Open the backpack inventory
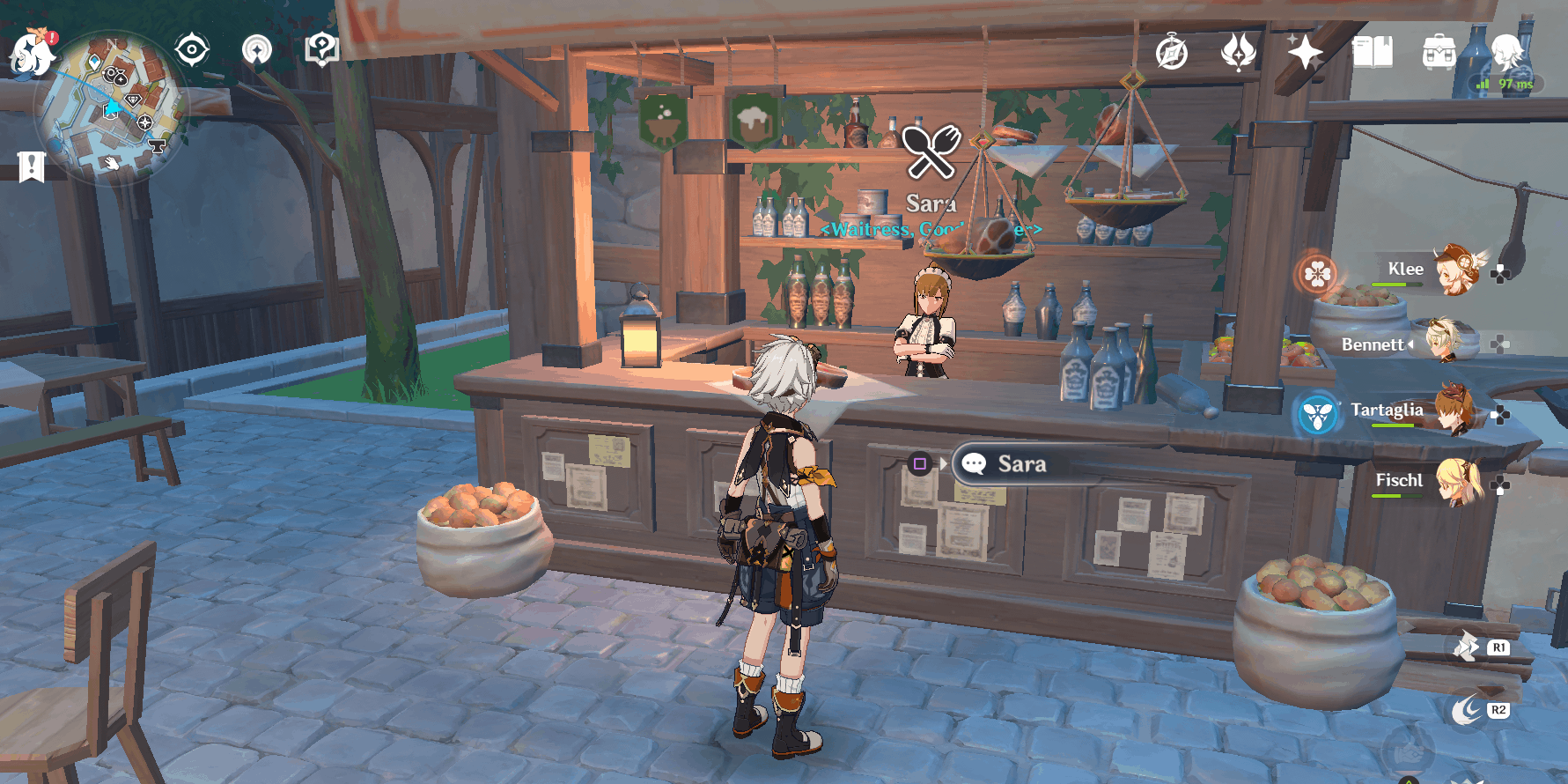Image resolution: width=1568 pixels, height=784 pixels. coord(1439,53)
